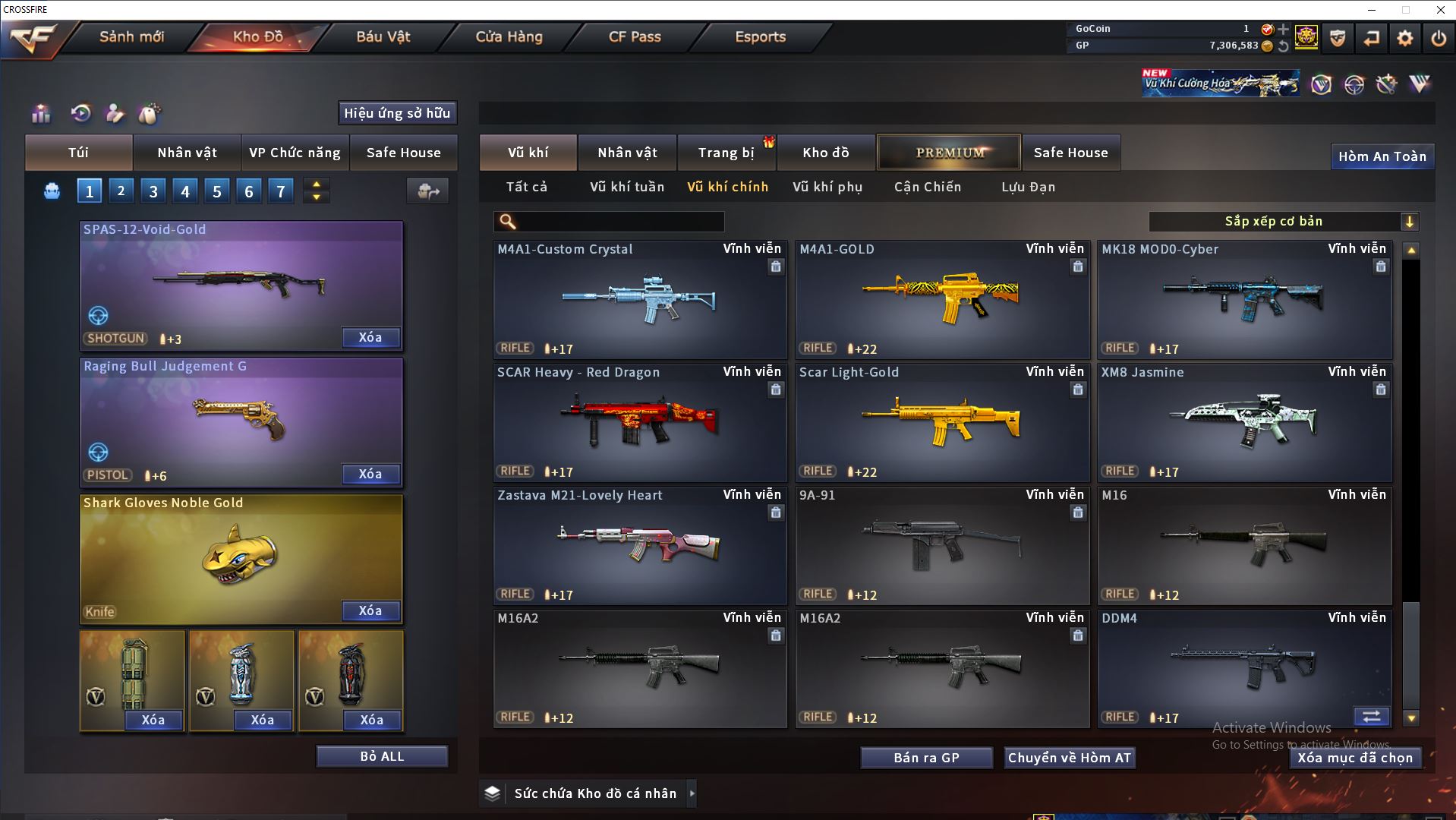The width and height of the screenshot is (1456, 820).
Task: Close the CROSSFIRE window
Action: pos(1440,10)
